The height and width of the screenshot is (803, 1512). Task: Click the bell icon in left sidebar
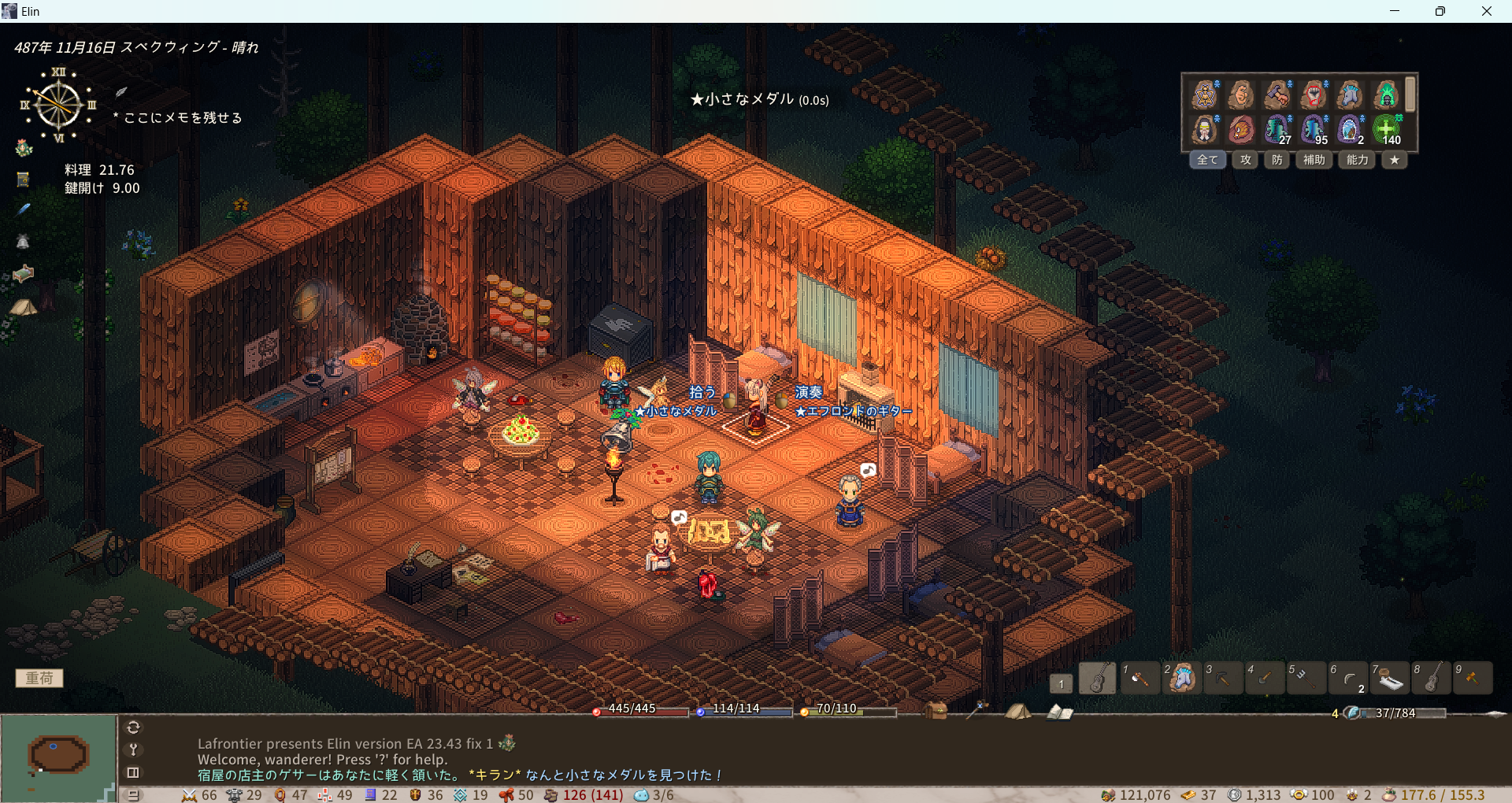[x=23, y=242]
